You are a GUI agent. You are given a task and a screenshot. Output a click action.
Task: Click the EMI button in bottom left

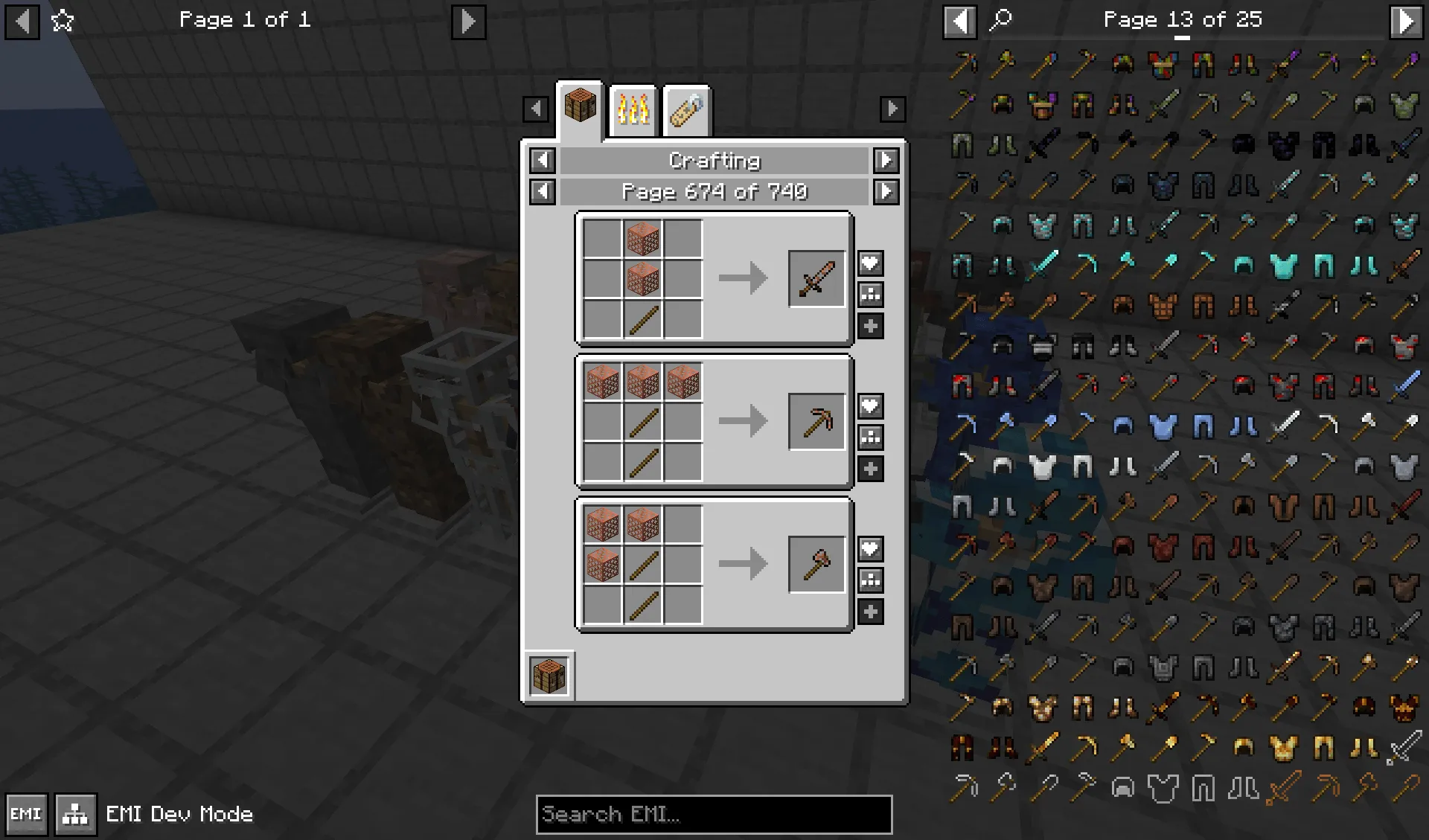25,814
